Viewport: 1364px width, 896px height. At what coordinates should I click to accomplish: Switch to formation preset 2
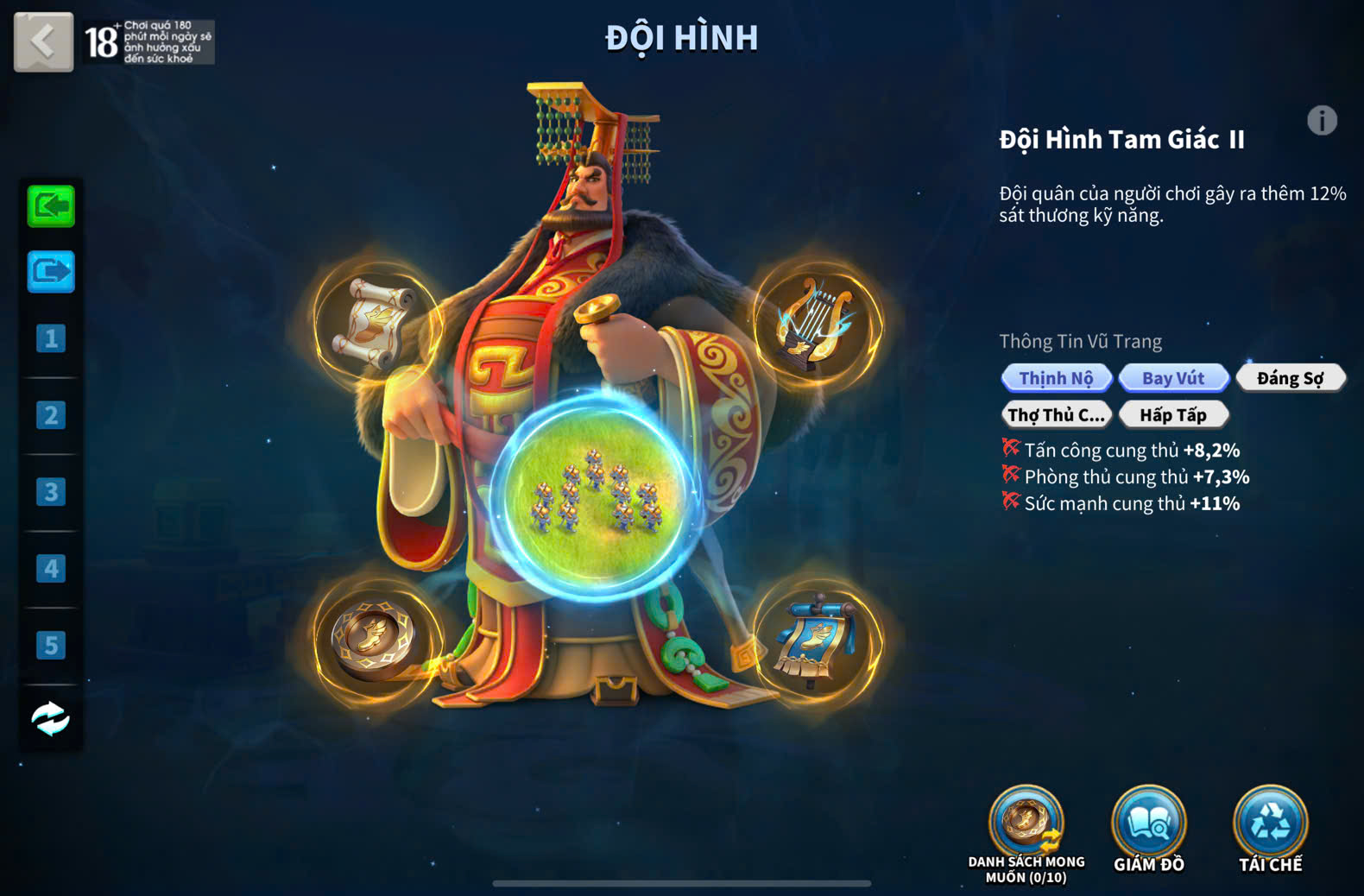[51, 415]
